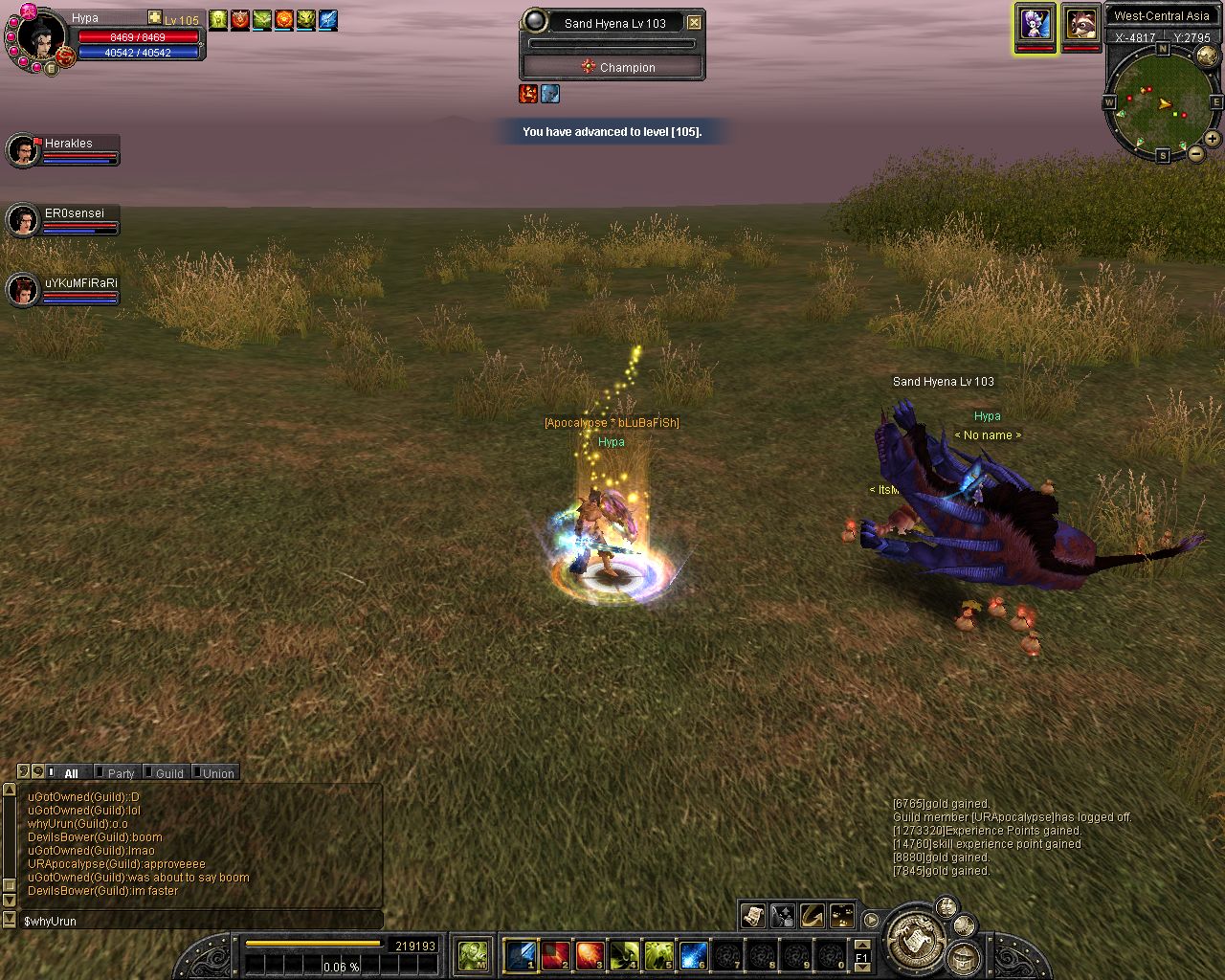The height and width of the screenshot is (980, 1225).
Task: Select the fairy pet portrait
Action: (x=1036, y=25)
